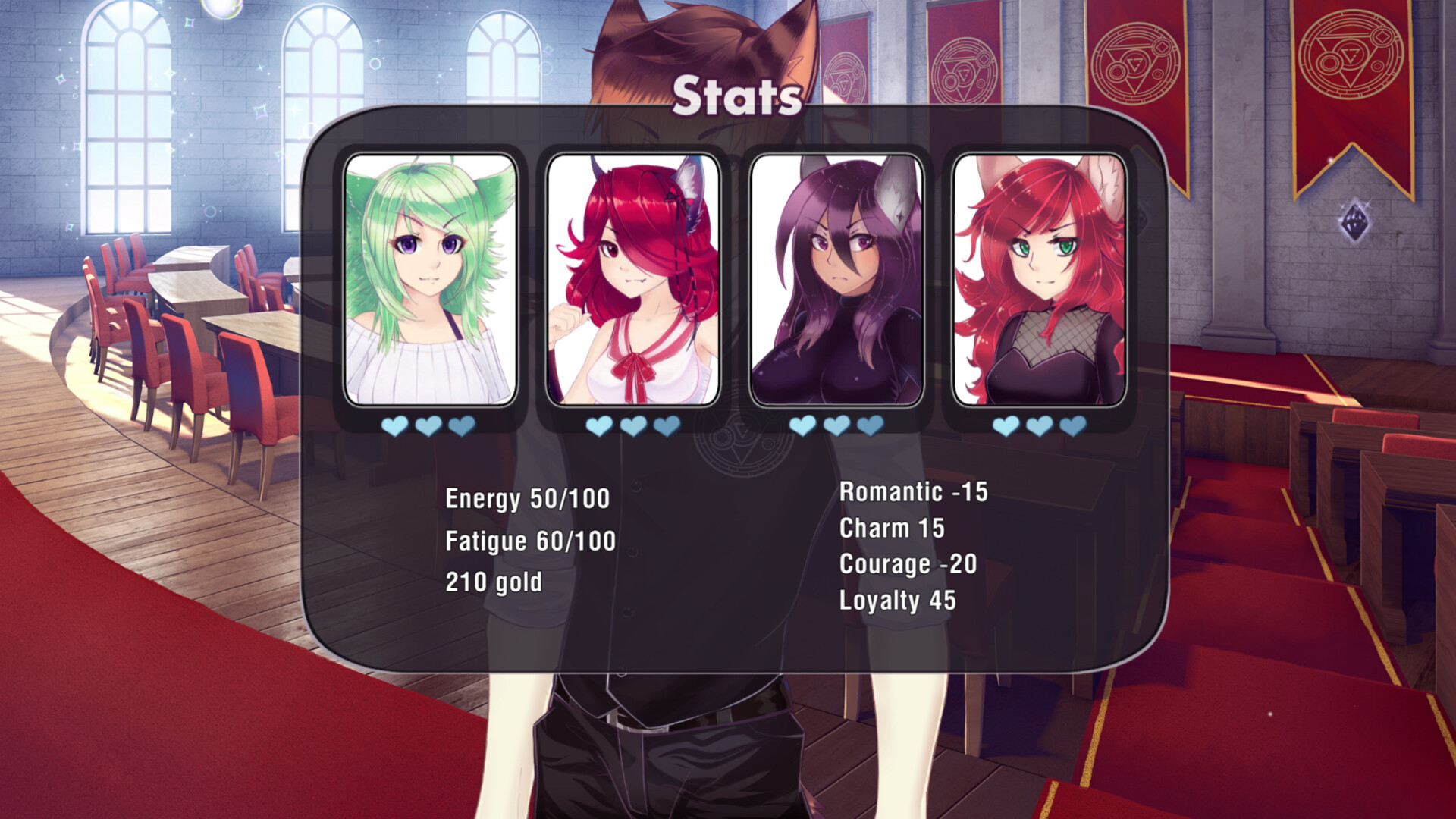This screenshot has width=1456, height=819.
Task: Click the Courage -20 stat text
Action: coord(907,565)
